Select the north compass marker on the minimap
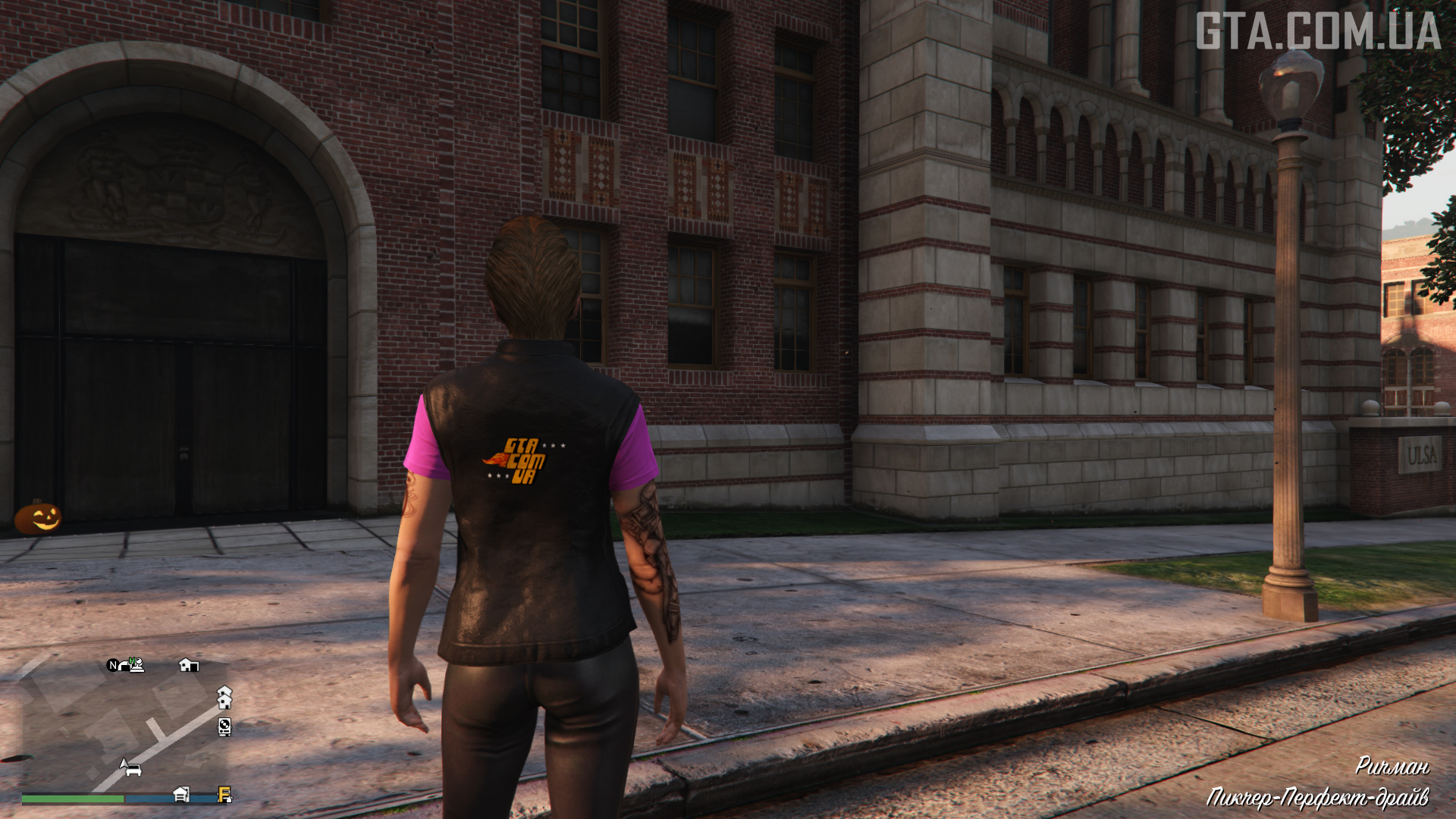1456x819 pixels. pyautogui.click(x=113, y=666)
